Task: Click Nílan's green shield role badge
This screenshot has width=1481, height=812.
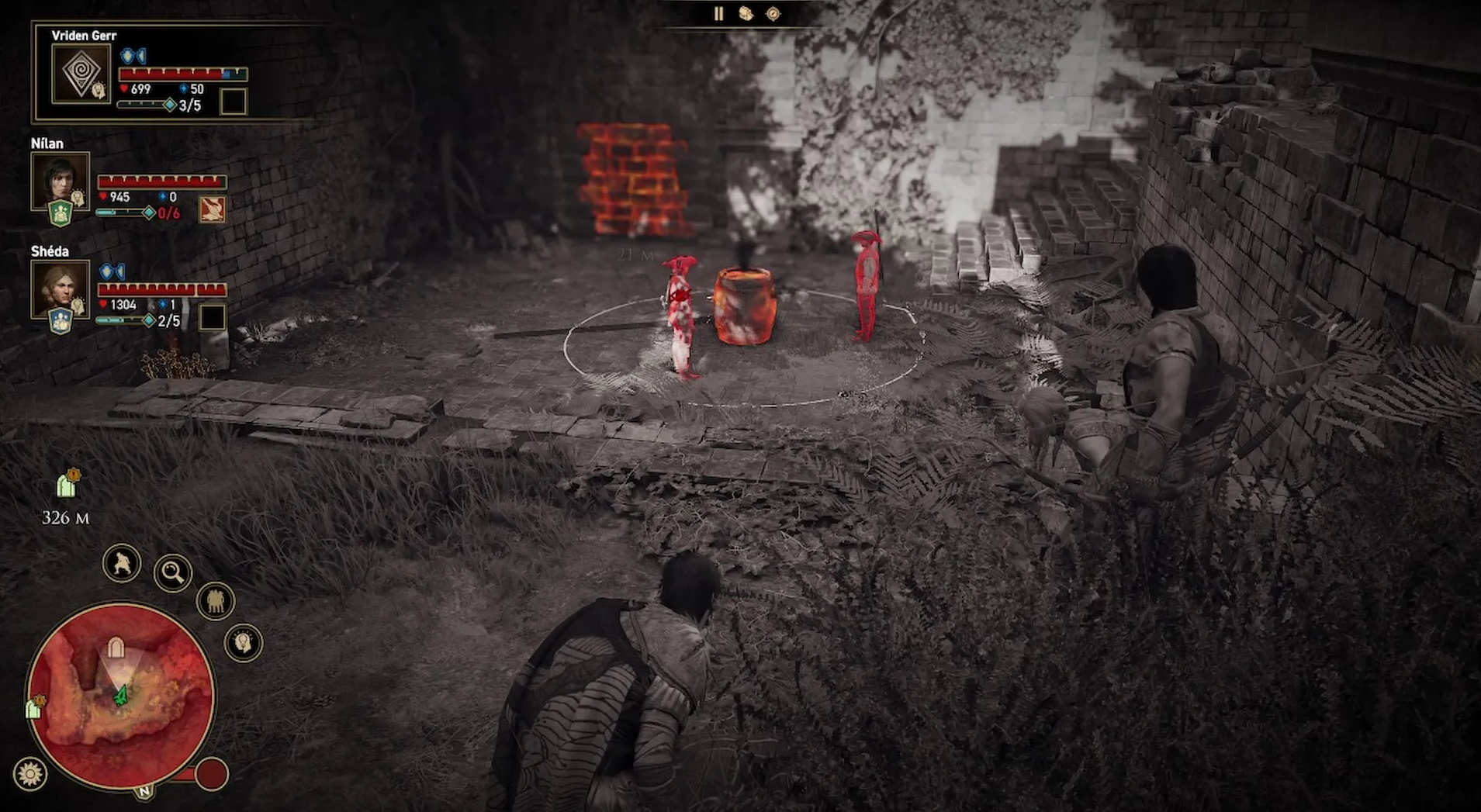Action: (x=61, y=213)
